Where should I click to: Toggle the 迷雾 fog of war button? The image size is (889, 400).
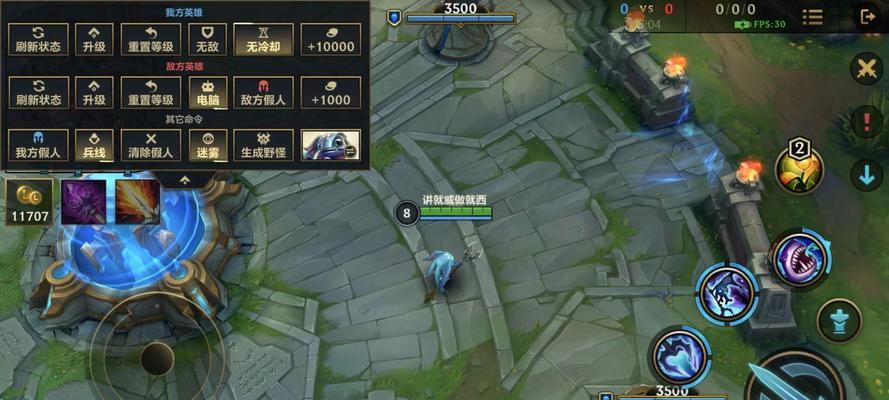[207, 144]
